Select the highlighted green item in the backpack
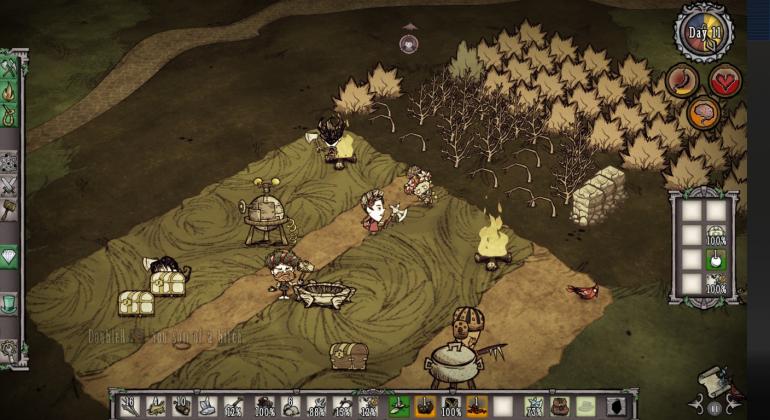 [x=715, y=261]
